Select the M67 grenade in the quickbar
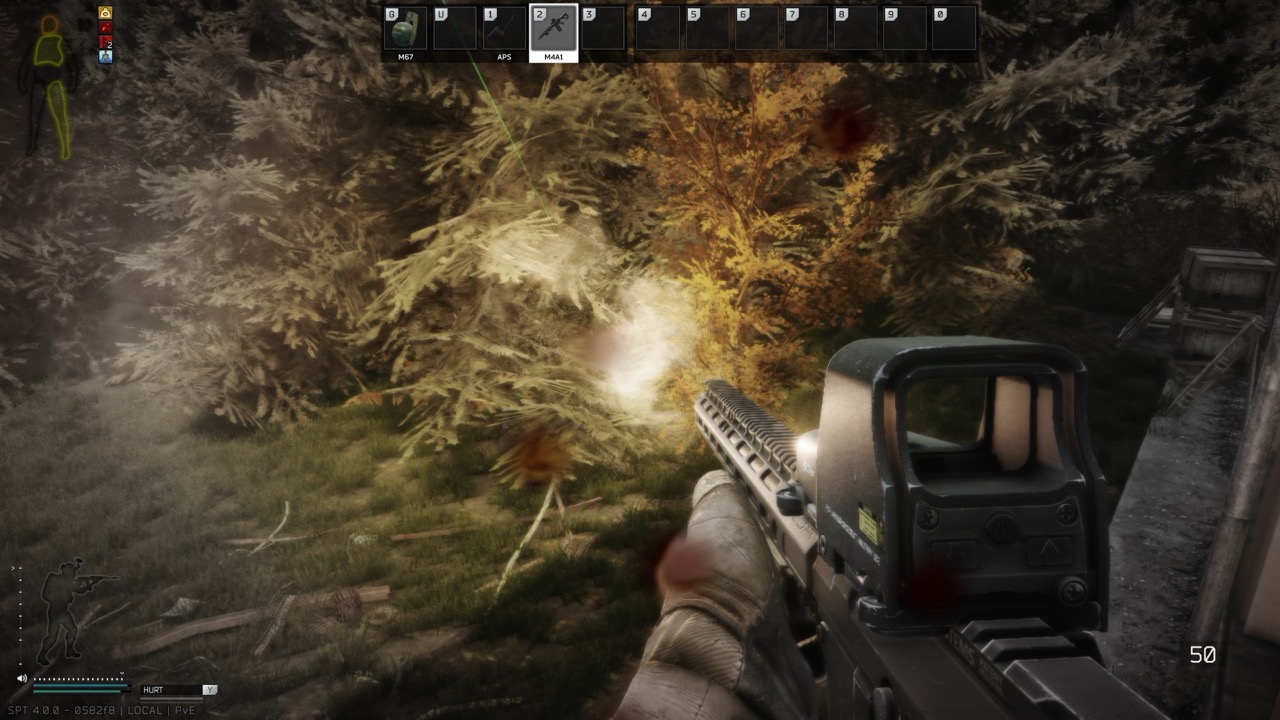The image size is (1280, 720). point(405,28)
